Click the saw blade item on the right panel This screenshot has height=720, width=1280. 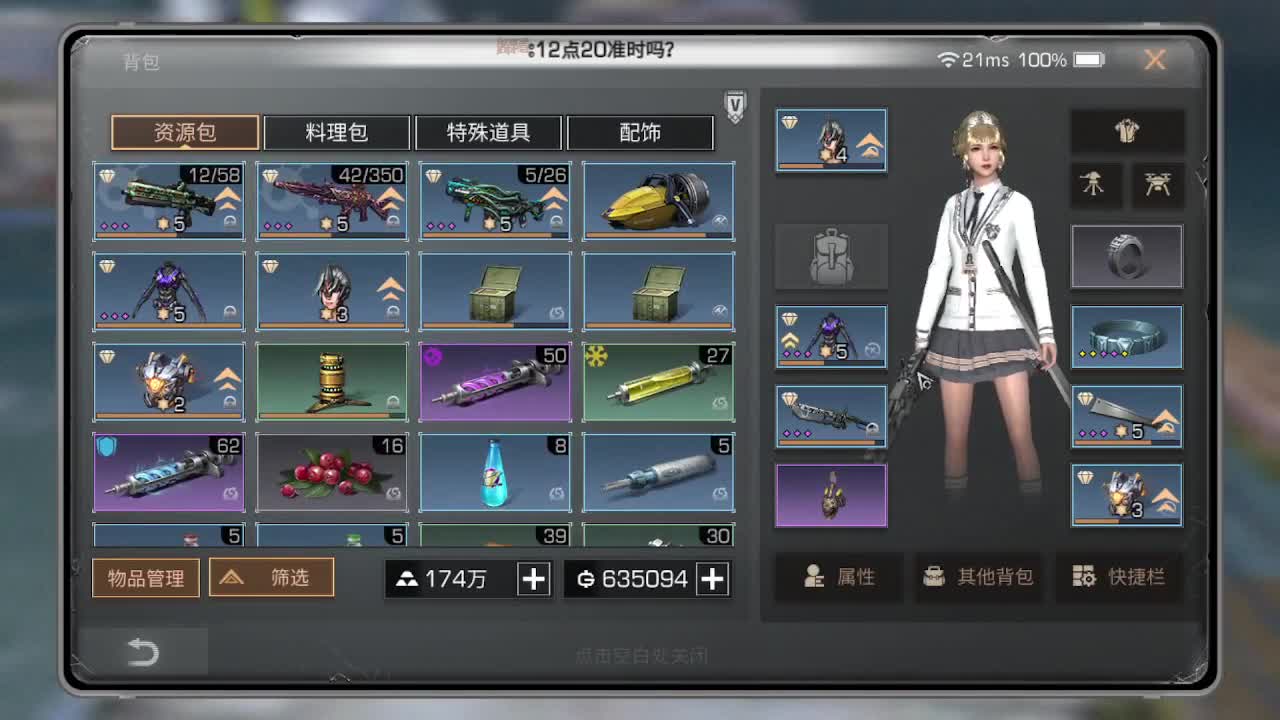coord(1127,416)
